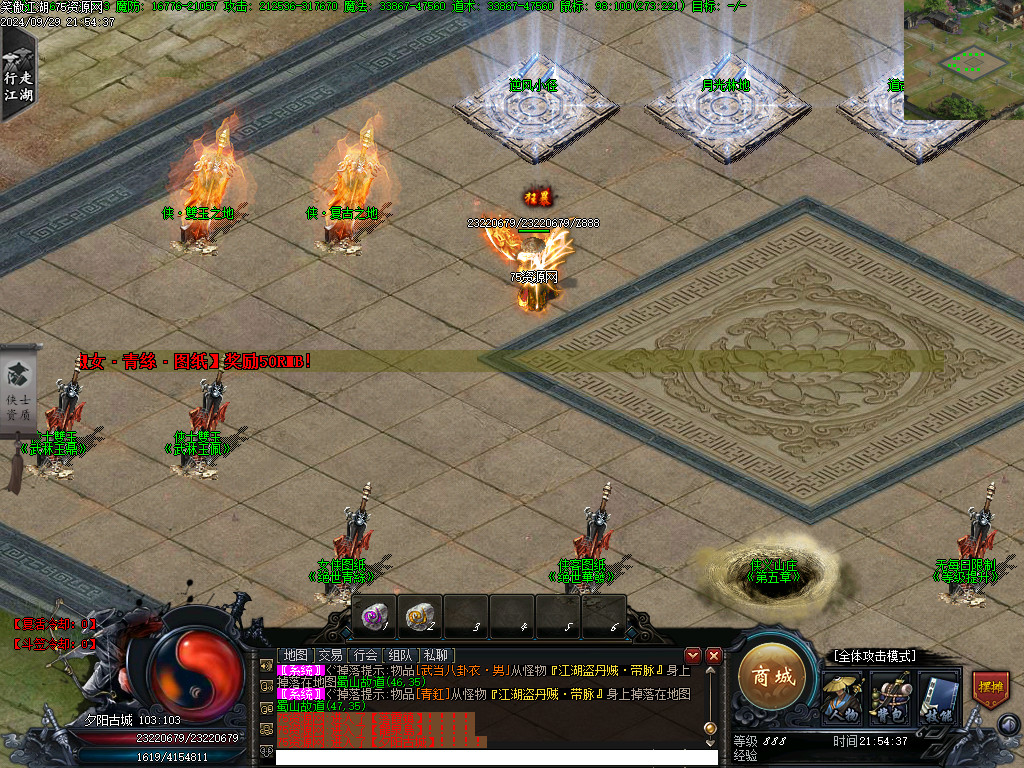Open the 商城 shop button
Screen dimensions: 1024x768
772,678
